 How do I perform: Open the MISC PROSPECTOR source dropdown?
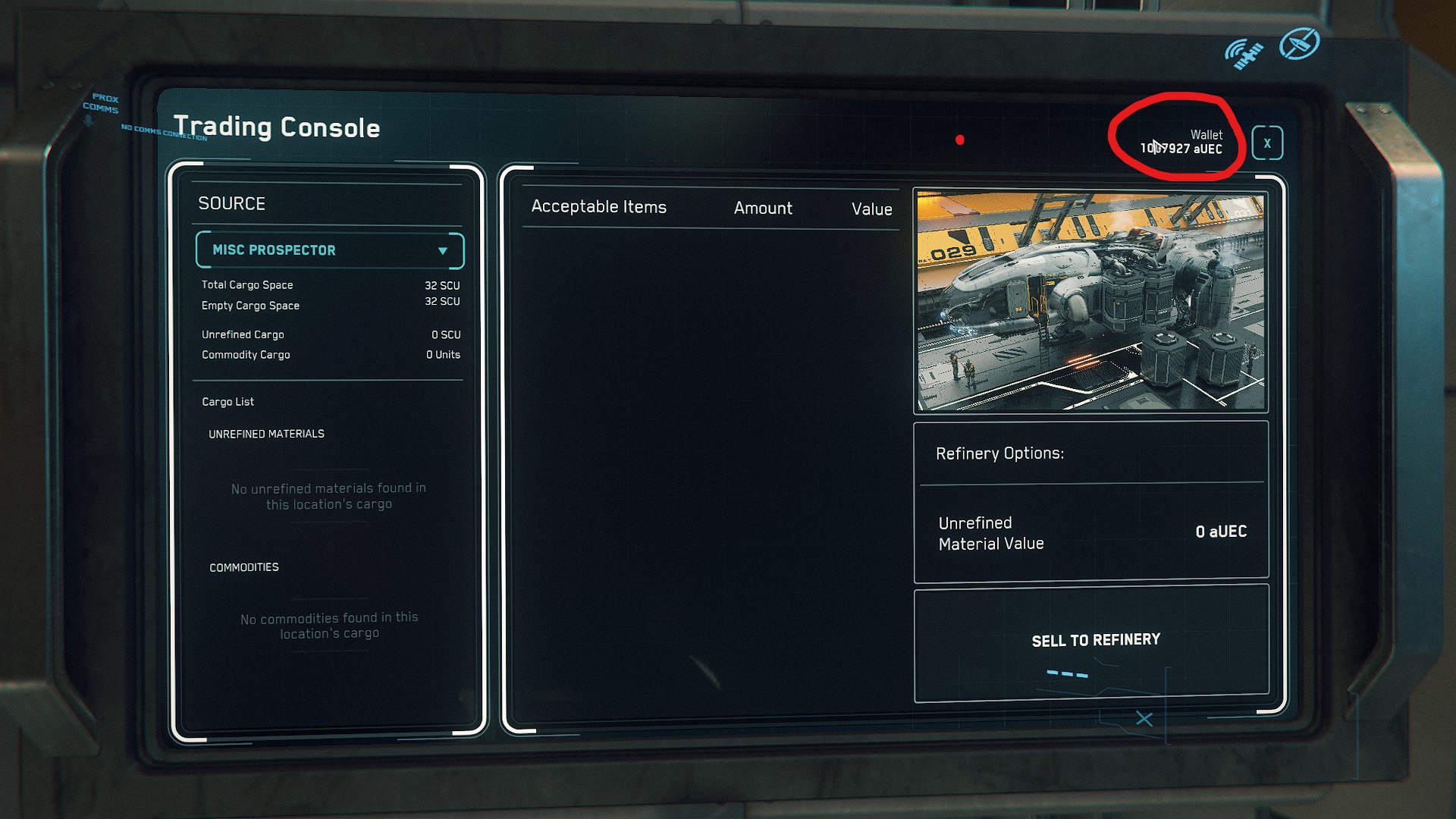pyautogui.click(x=330, y=250)
